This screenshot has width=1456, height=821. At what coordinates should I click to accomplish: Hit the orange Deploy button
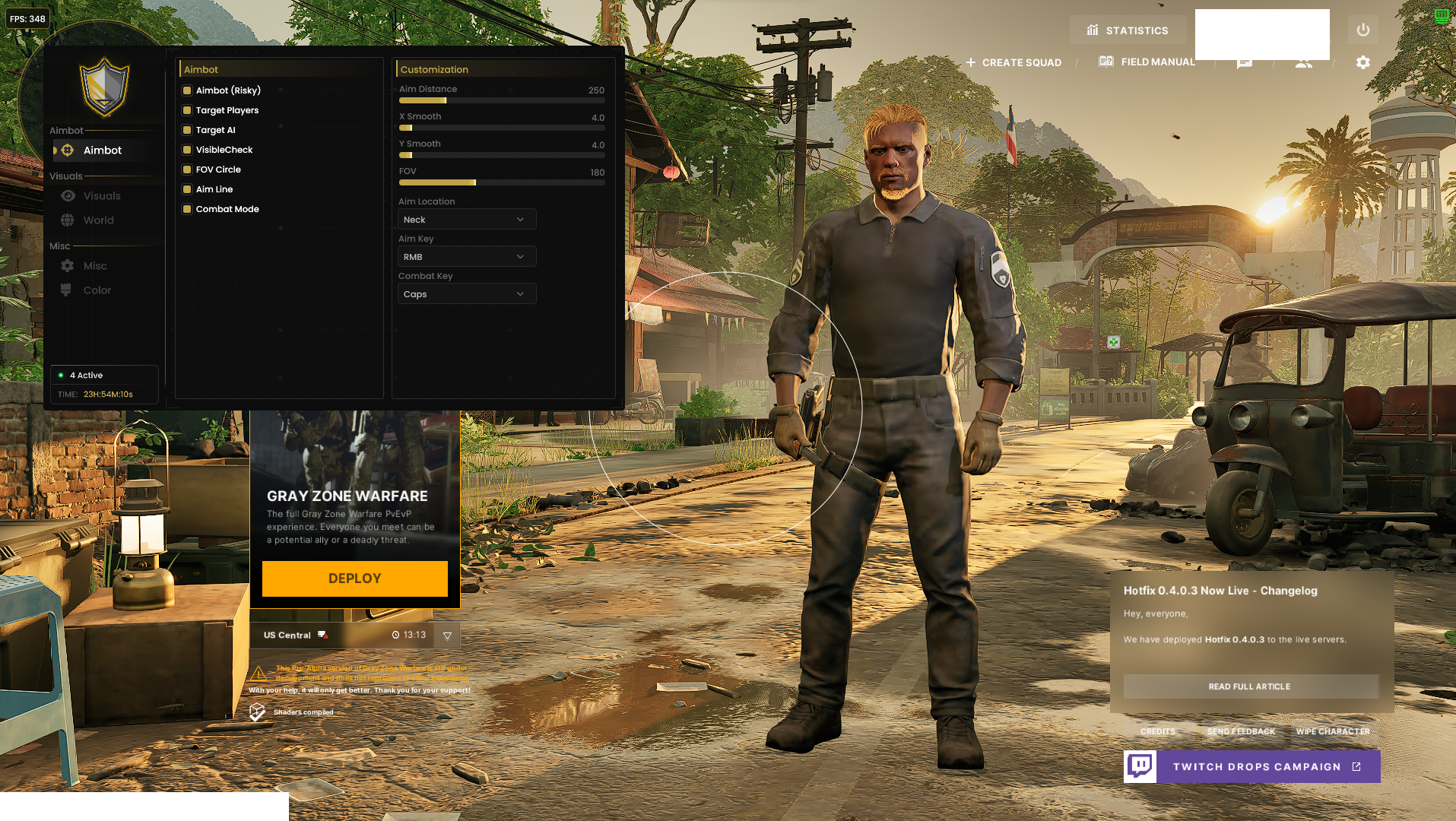pyautogui.click(x=354, y=579)
